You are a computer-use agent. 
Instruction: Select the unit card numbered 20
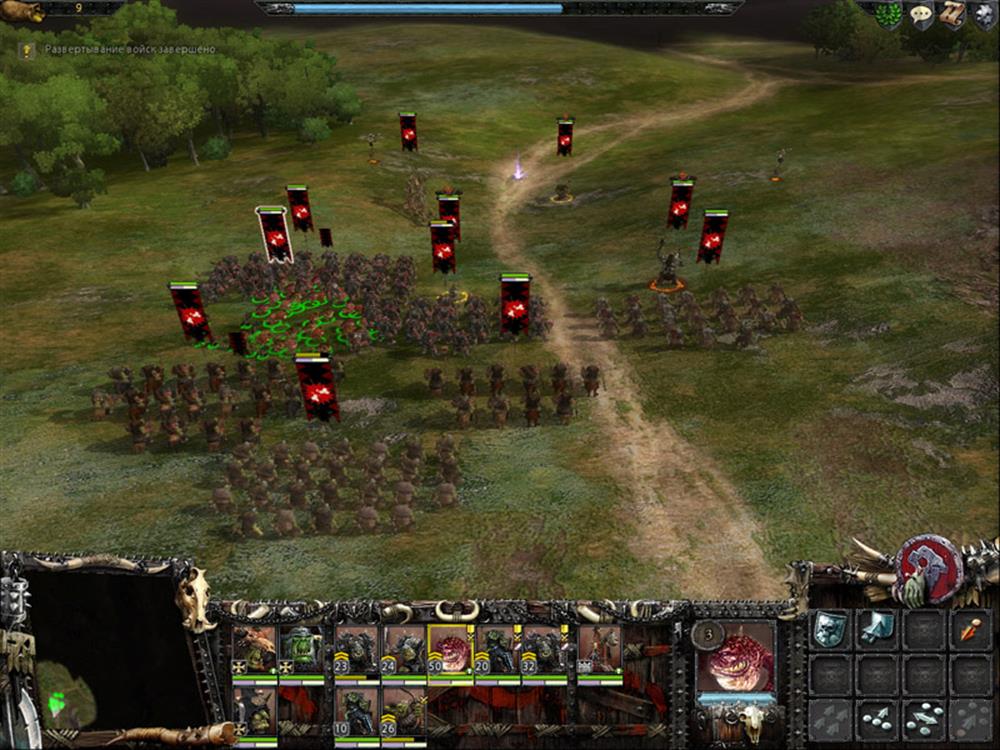(x=497, y=650)
